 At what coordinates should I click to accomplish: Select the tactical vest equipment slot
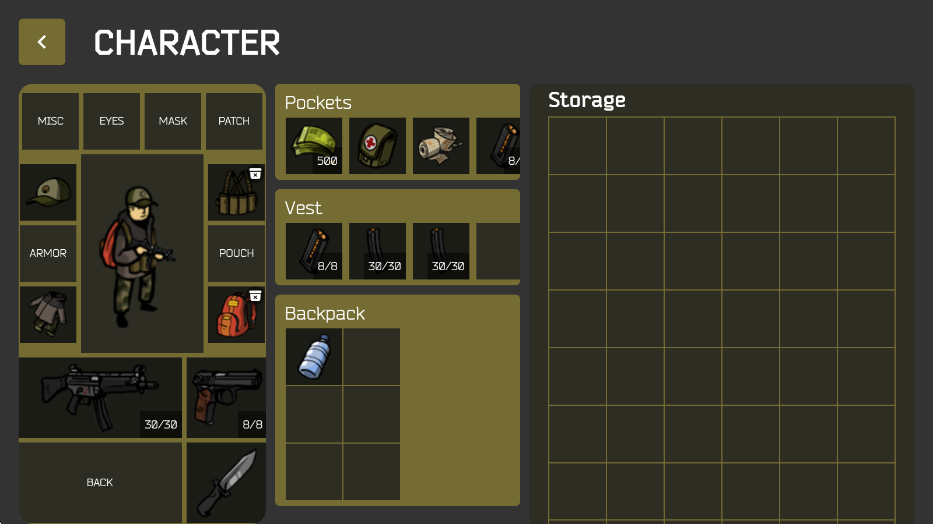[x=235, y=192]
